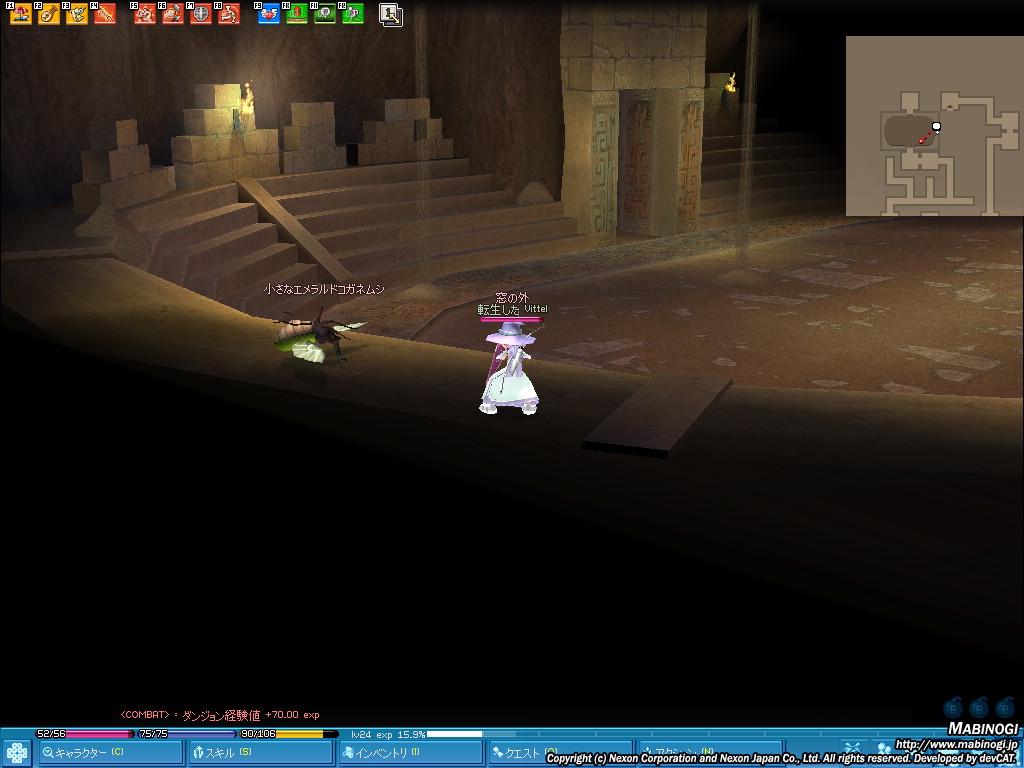
Task: Activate the F6 red combat skill icon
Action: (x=173, y=14)
